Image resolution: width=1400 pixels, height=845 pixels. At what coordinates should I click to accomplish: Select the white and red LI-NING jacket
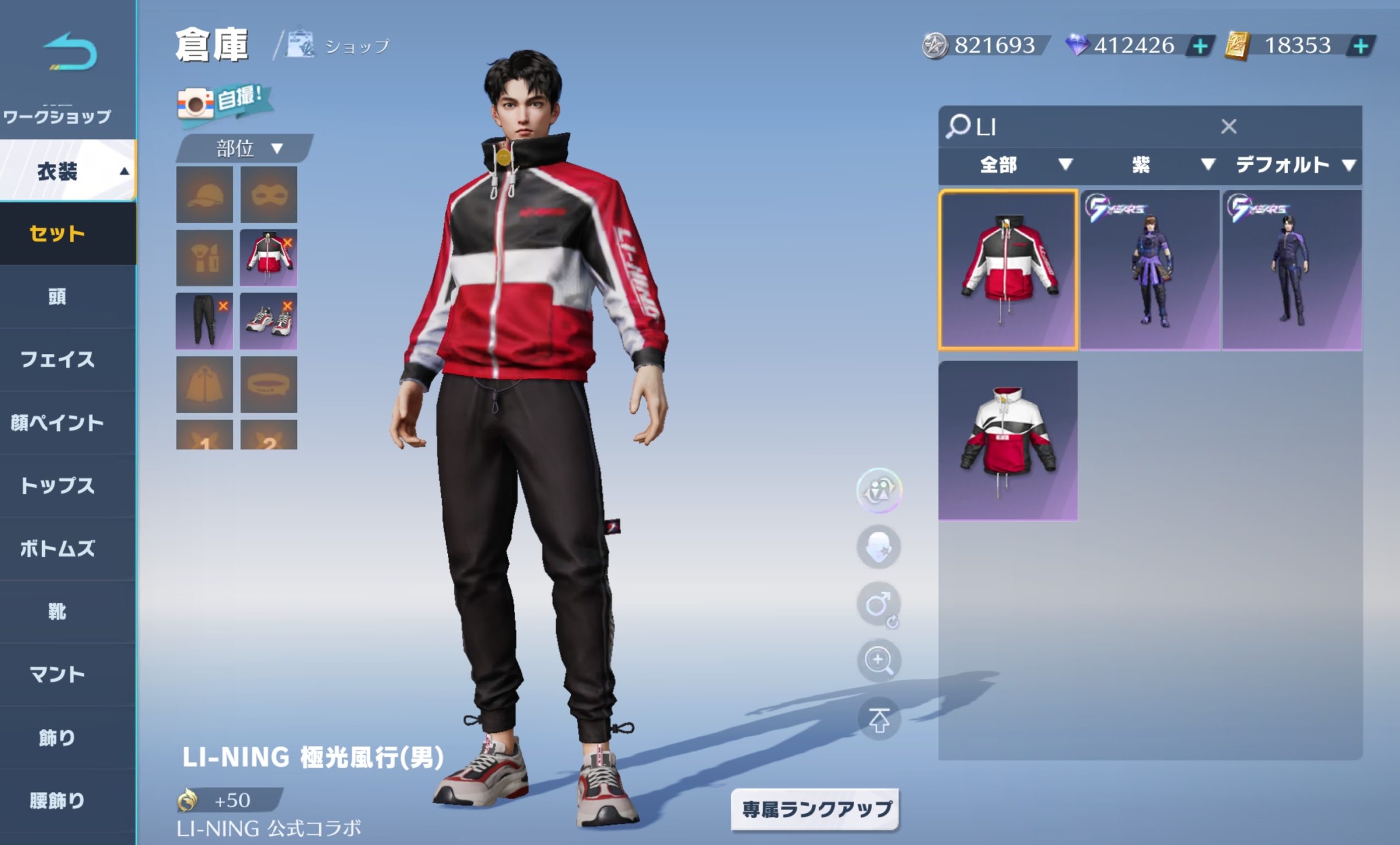click(x=1007, y=439)
